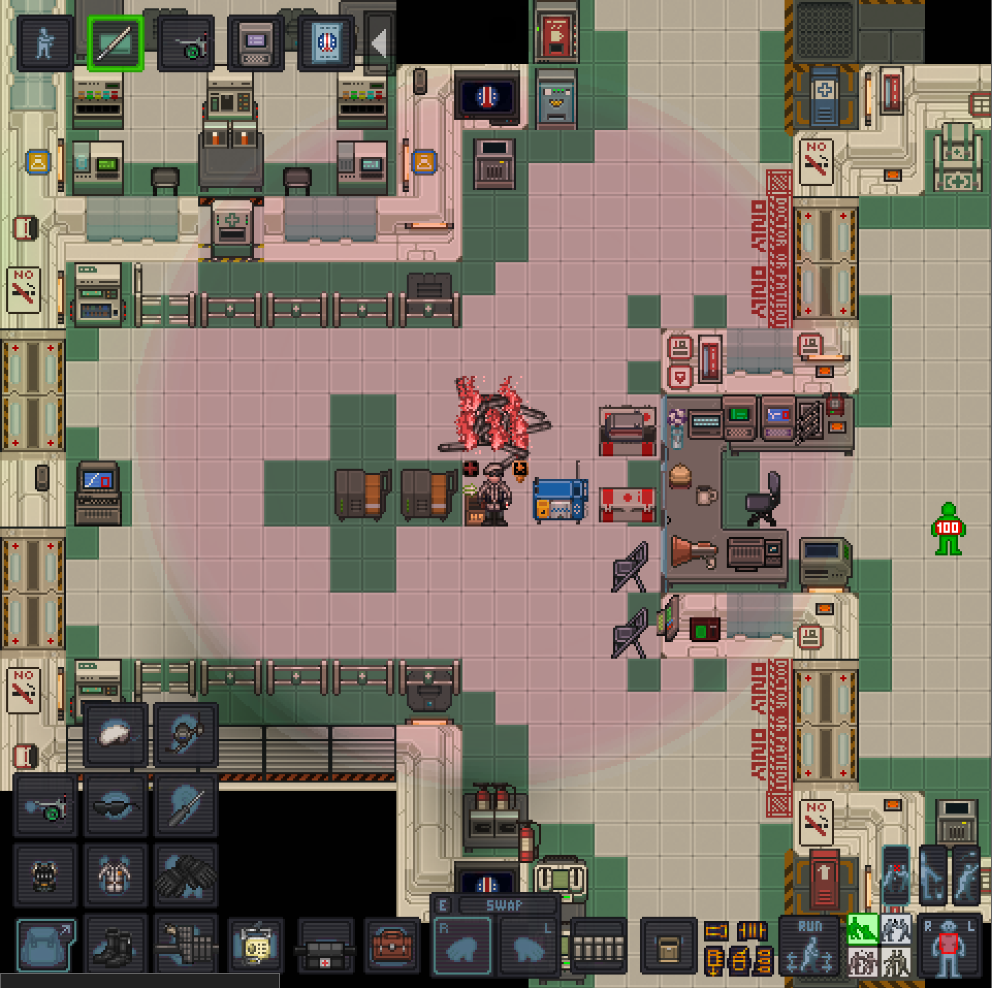Open the body zone targeting doll
Screen dimensions: 992x988
[950, 945]
